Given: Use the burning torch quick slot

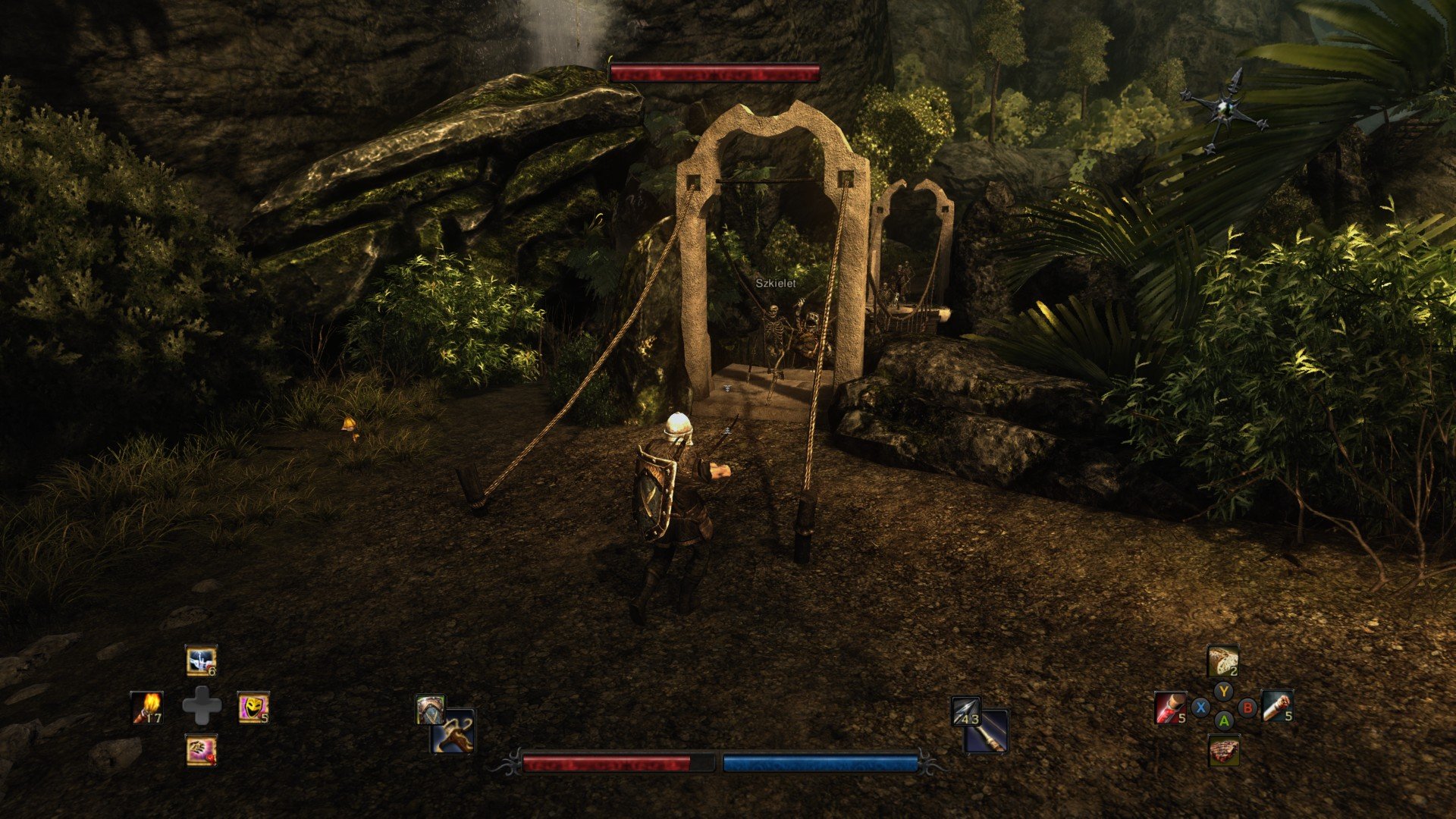Looking at the screenshot, I should coord(146,707).
